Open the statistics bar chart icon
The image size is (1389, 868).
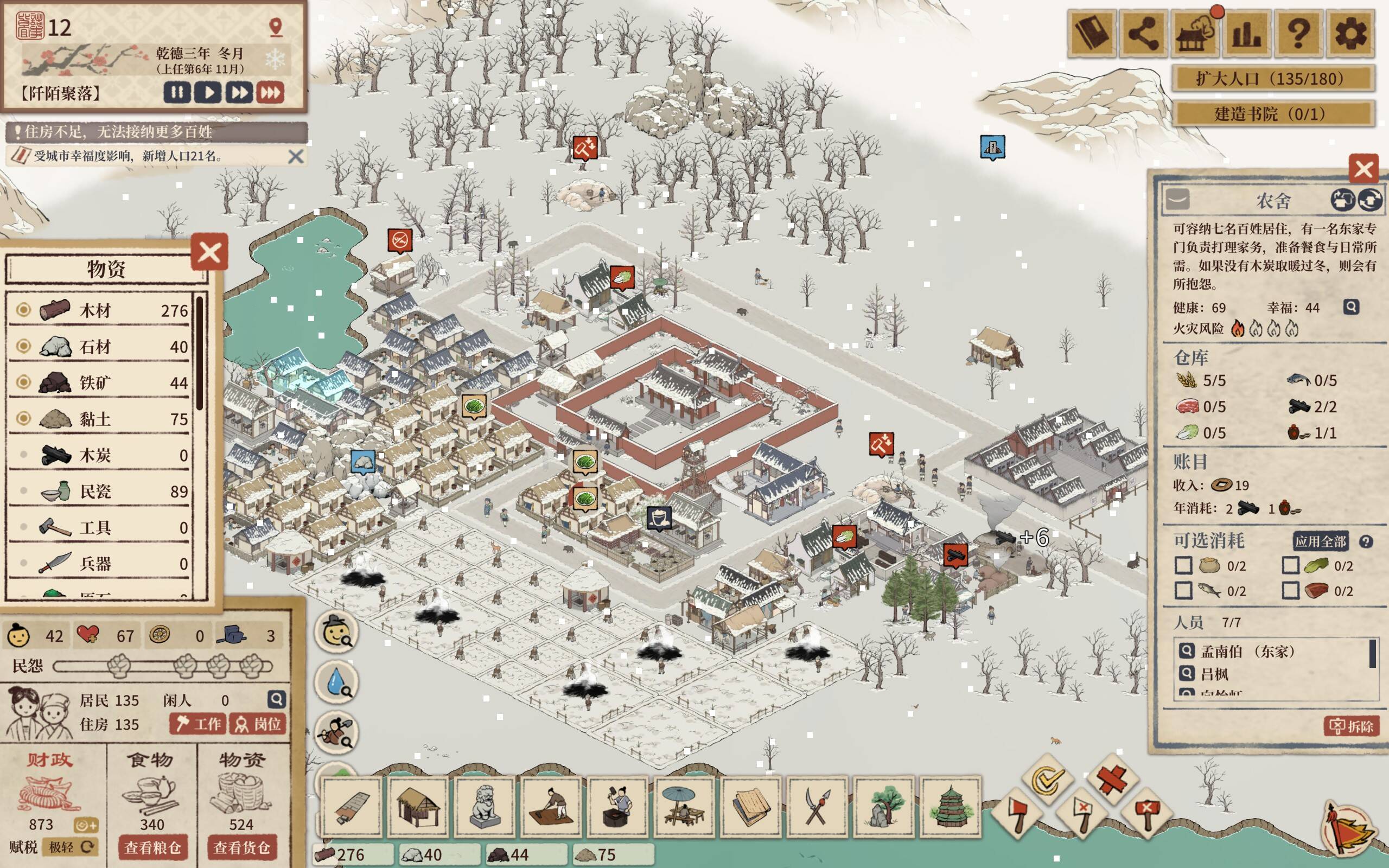(1247, 33)
